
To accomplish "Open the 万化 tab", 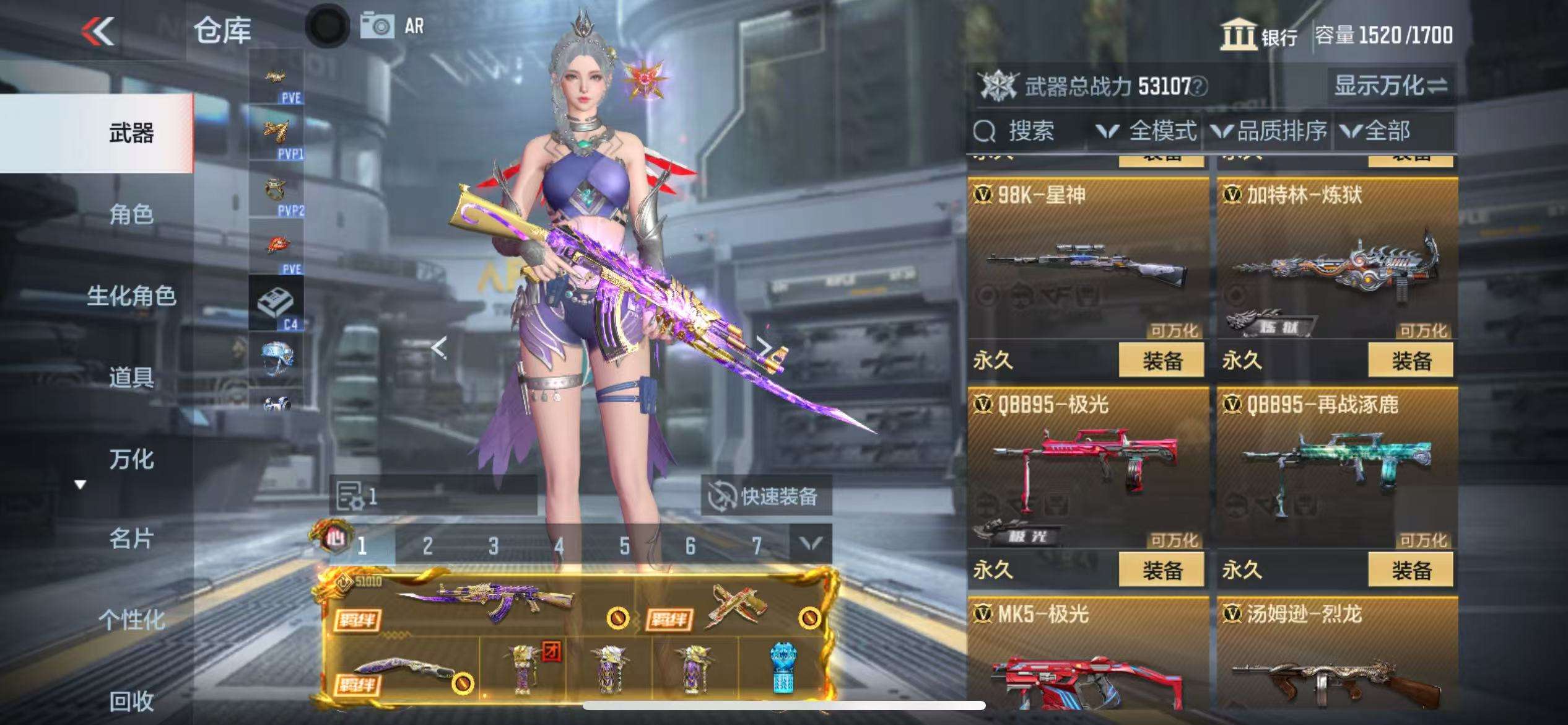I will pyautogui.click(x=131, y=459).
